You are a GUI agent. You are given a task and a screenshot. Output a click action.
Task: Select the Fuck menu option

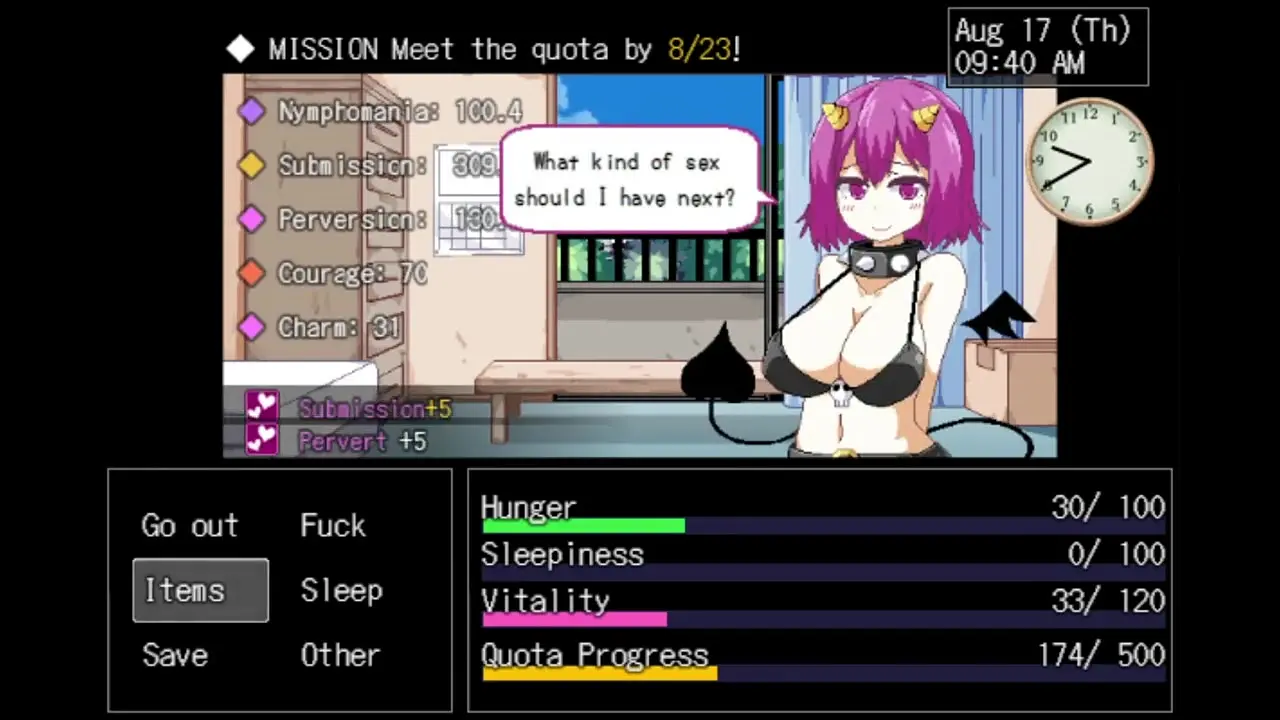tap(333, 526)
